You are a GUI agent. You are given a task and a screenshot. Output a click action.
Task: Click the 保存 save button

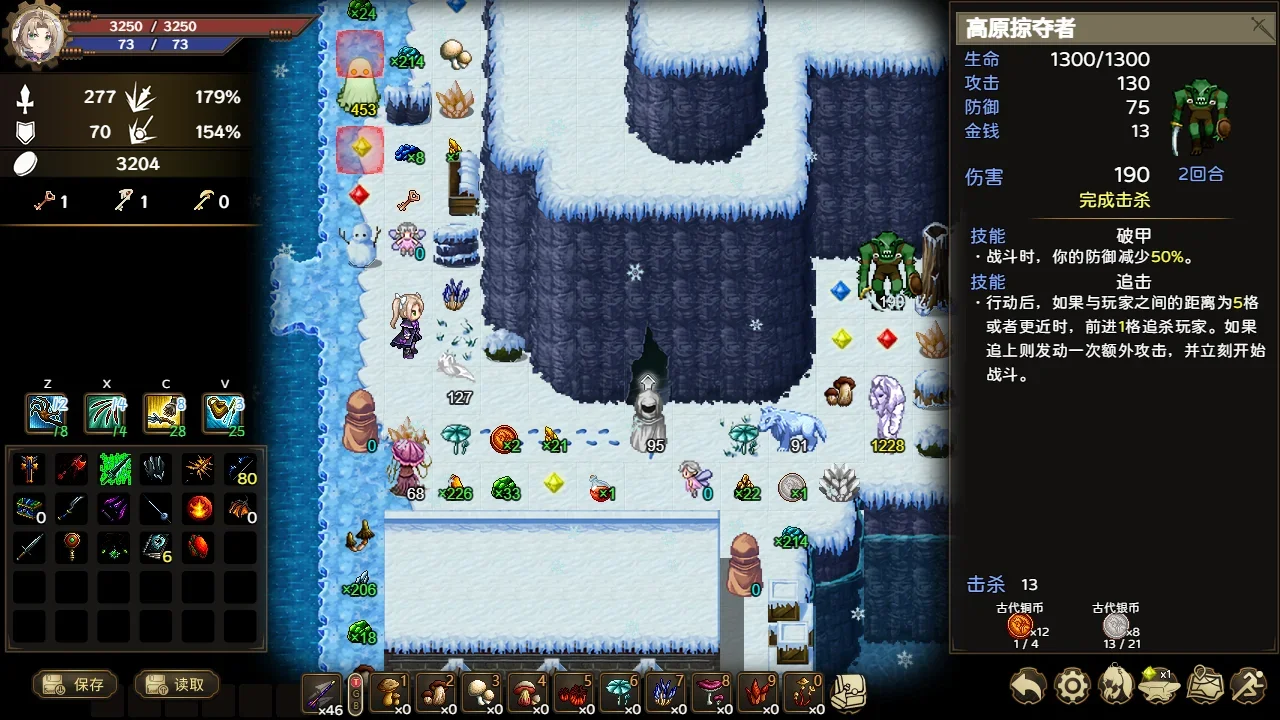(75, 685)
